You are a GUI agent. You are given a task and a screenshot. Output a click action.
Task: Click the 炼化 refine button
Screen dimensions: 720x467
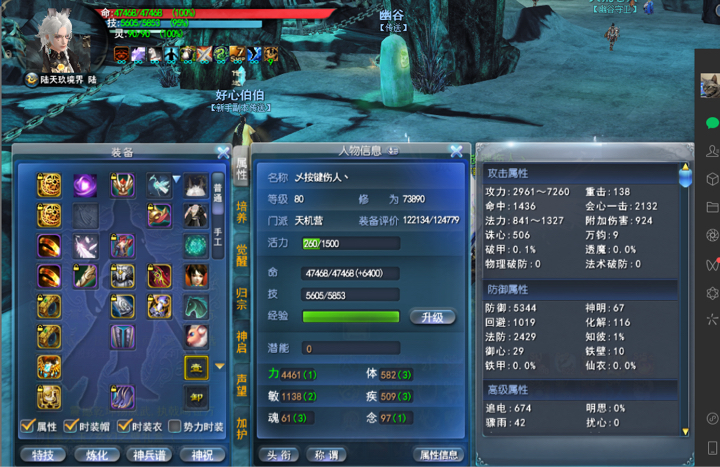pos(96,455)
